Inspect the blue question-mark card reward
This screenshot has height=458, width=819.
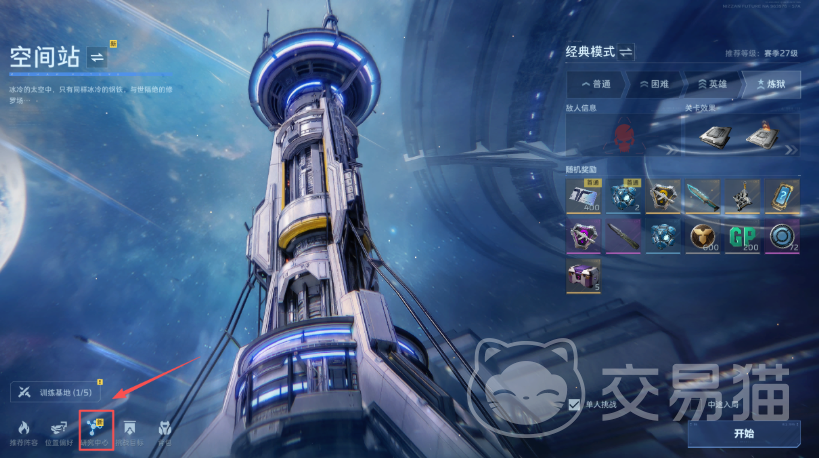click(x=782, y=196)
